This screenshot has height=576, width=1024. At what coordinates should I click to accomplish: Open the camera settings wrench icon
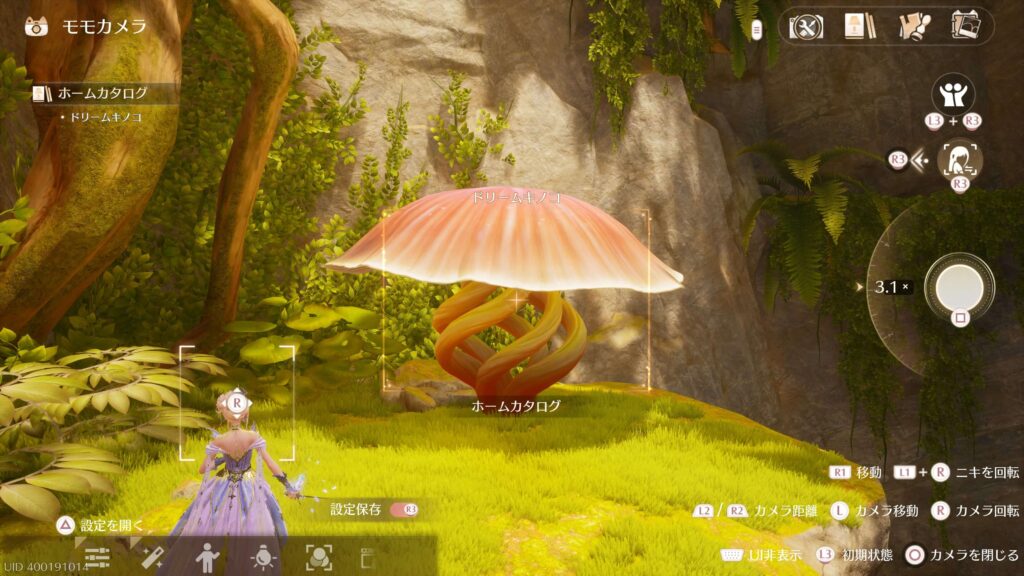pyautogui.click(x=807, y=26)
